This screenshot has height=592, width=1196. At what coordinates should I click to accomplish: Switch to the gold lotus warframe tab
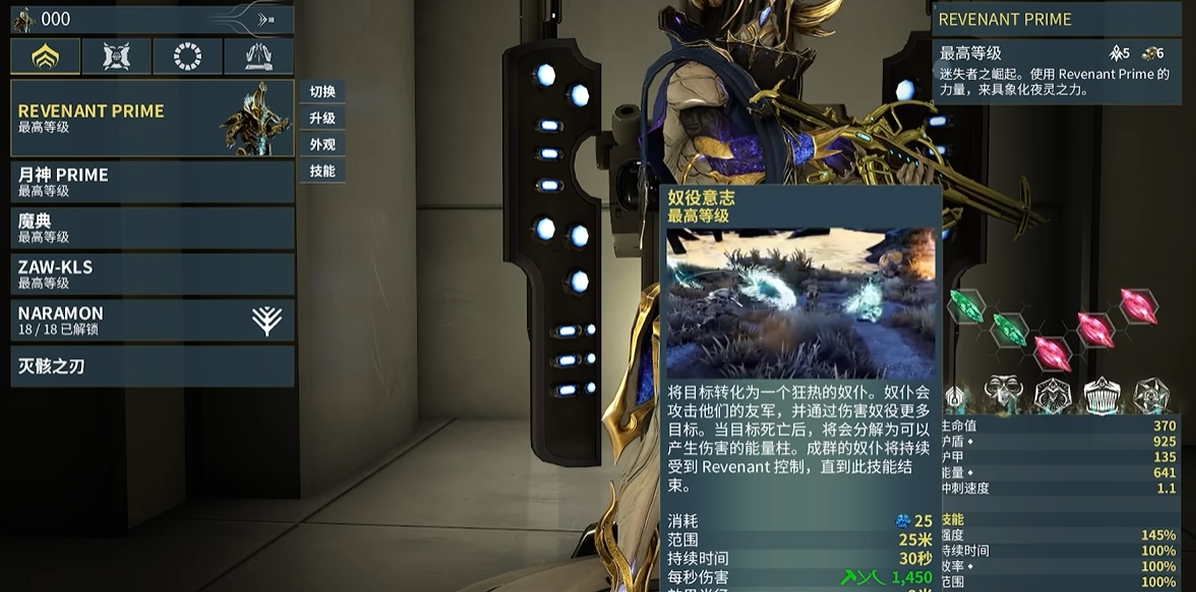coord(45,57)
